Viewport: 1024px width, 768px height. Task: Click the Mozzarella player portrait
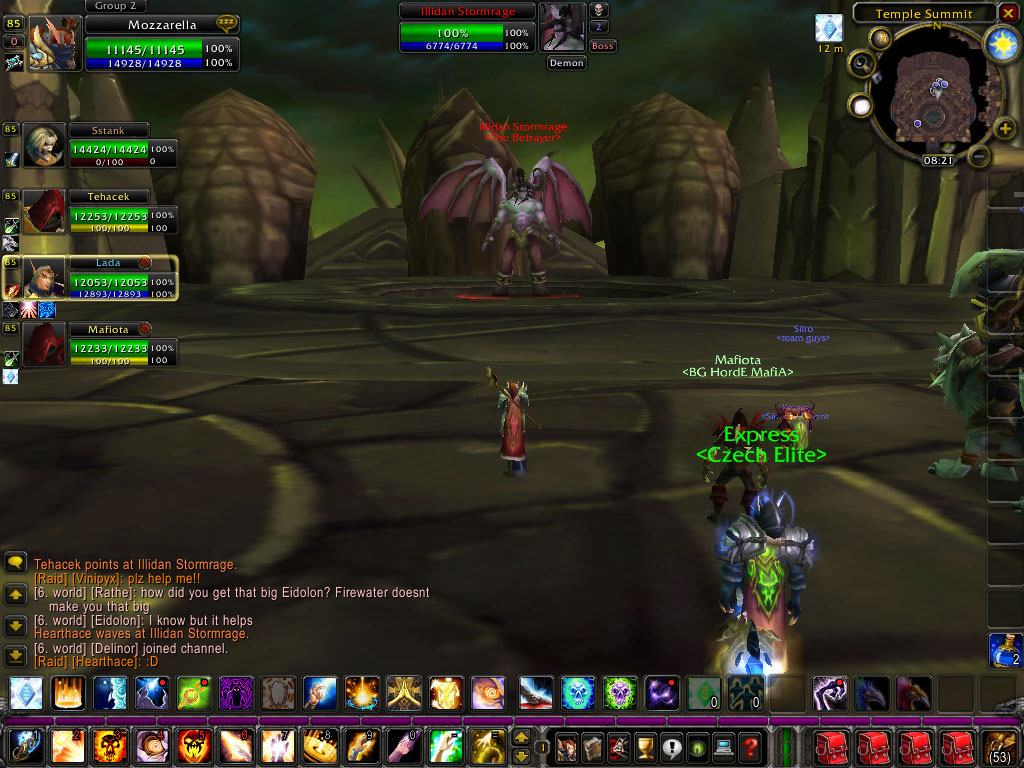[x=54, y=43]
